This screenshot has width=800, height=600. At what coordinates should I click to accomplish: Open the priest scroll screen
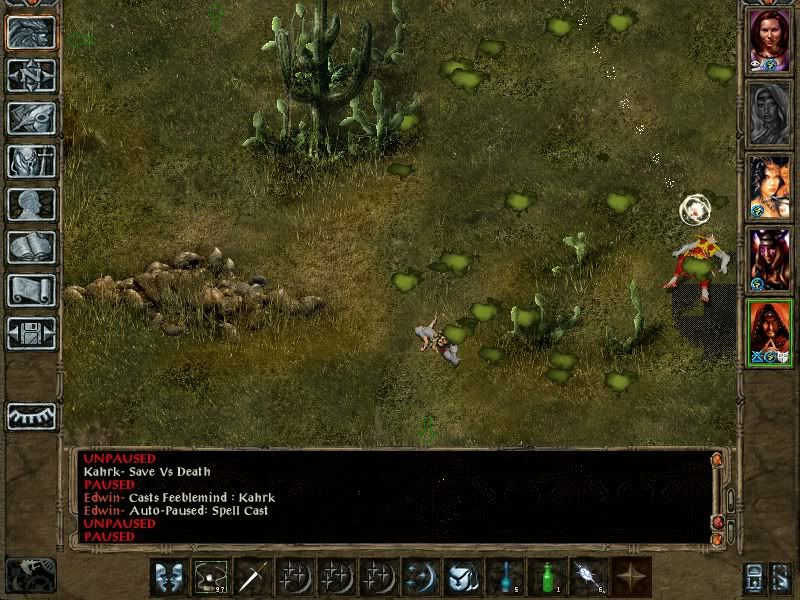[31, 290]
